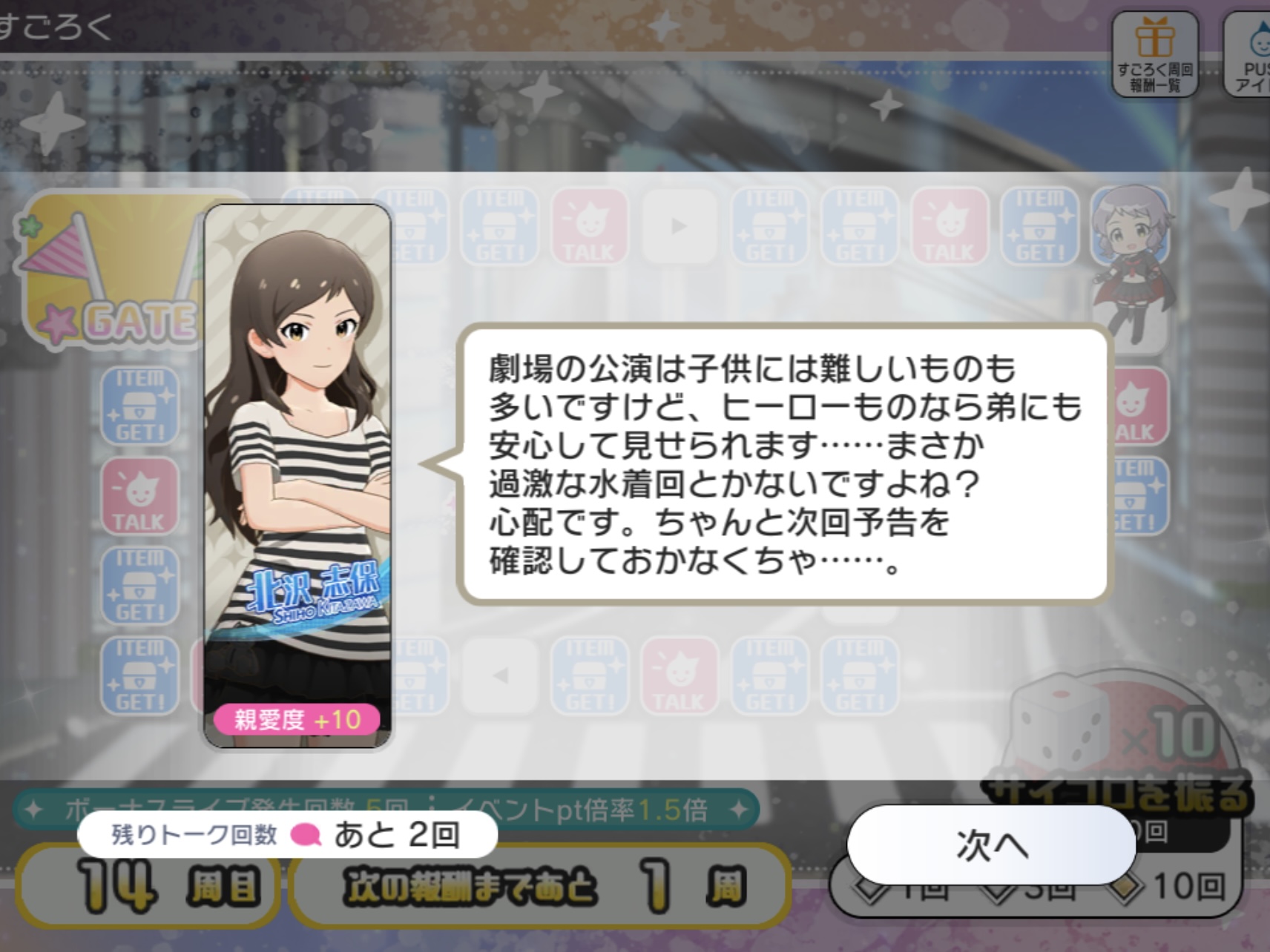Continue with the 次へ button
The image size is (1270, 952).
[x=991, y=844]
